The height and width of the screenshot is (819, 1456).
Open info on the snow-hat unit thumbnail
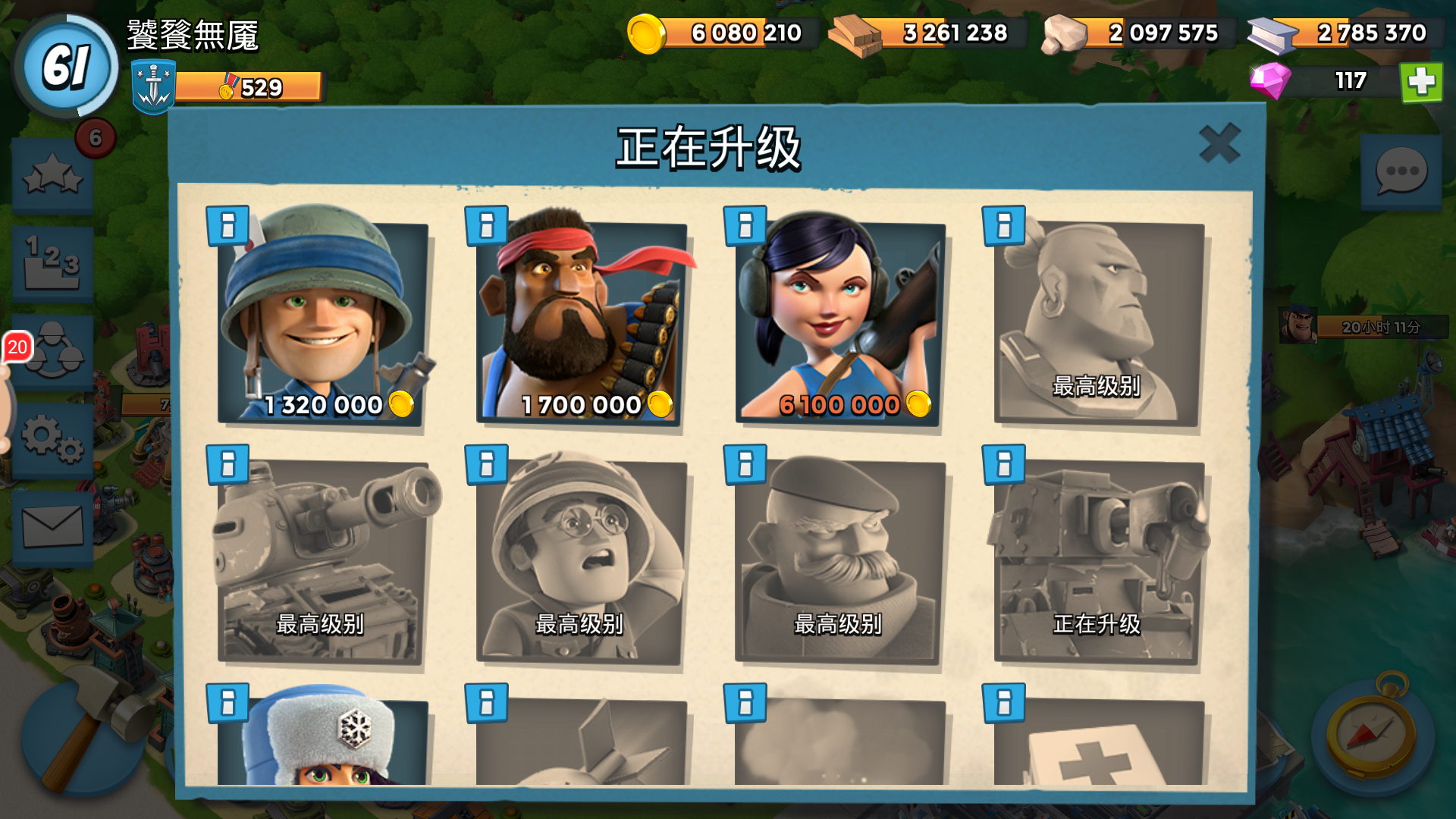click(227, 704)
